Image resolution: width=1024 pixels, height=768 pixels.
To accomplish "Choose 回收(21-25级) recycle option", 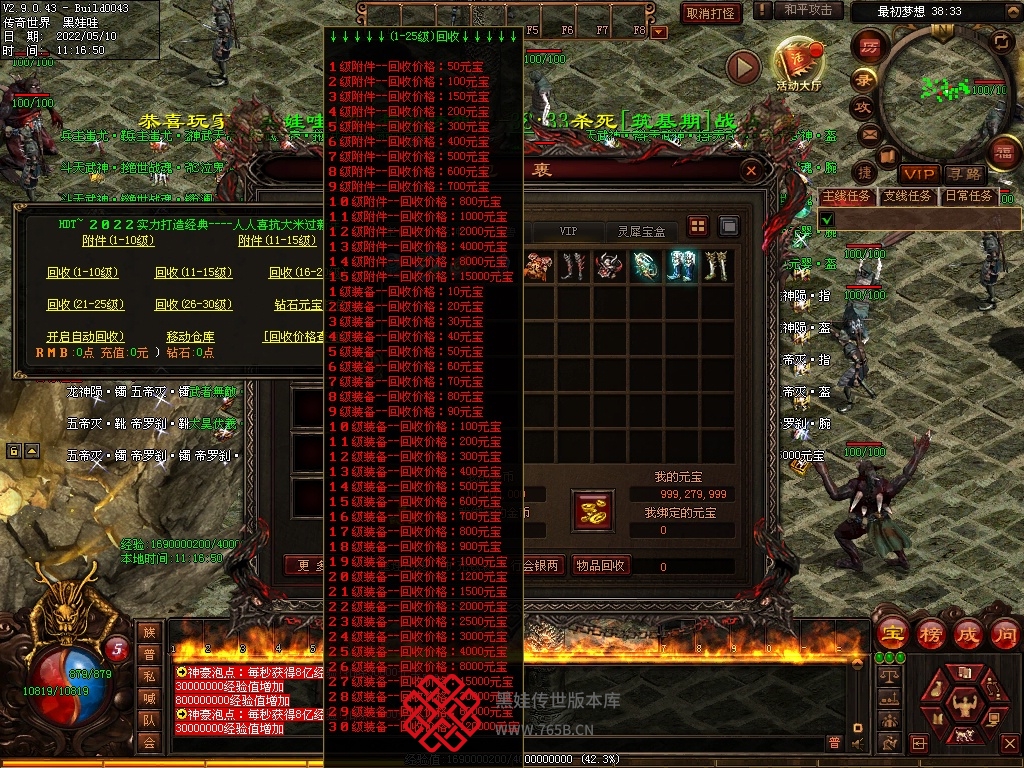I will point(85,304).
